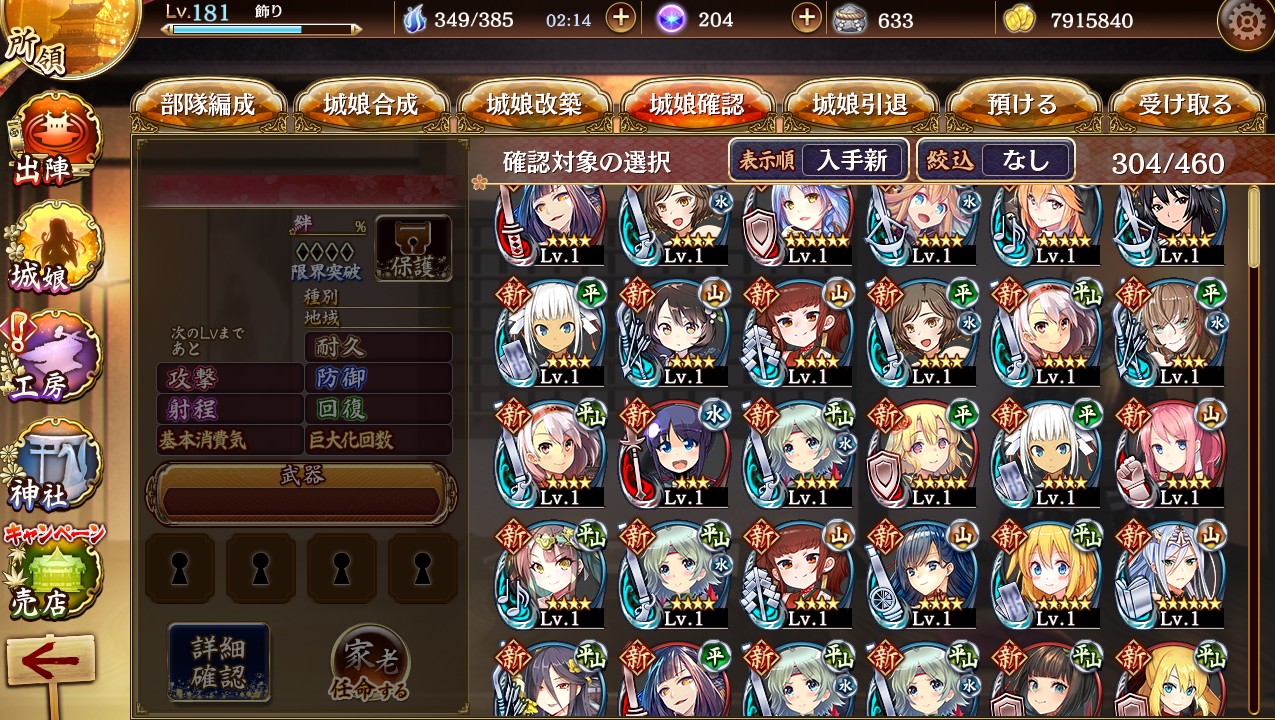Open the 受け取る tab
The height and width of the screenshot is (720, 1275).
(x=1185, y=105)
